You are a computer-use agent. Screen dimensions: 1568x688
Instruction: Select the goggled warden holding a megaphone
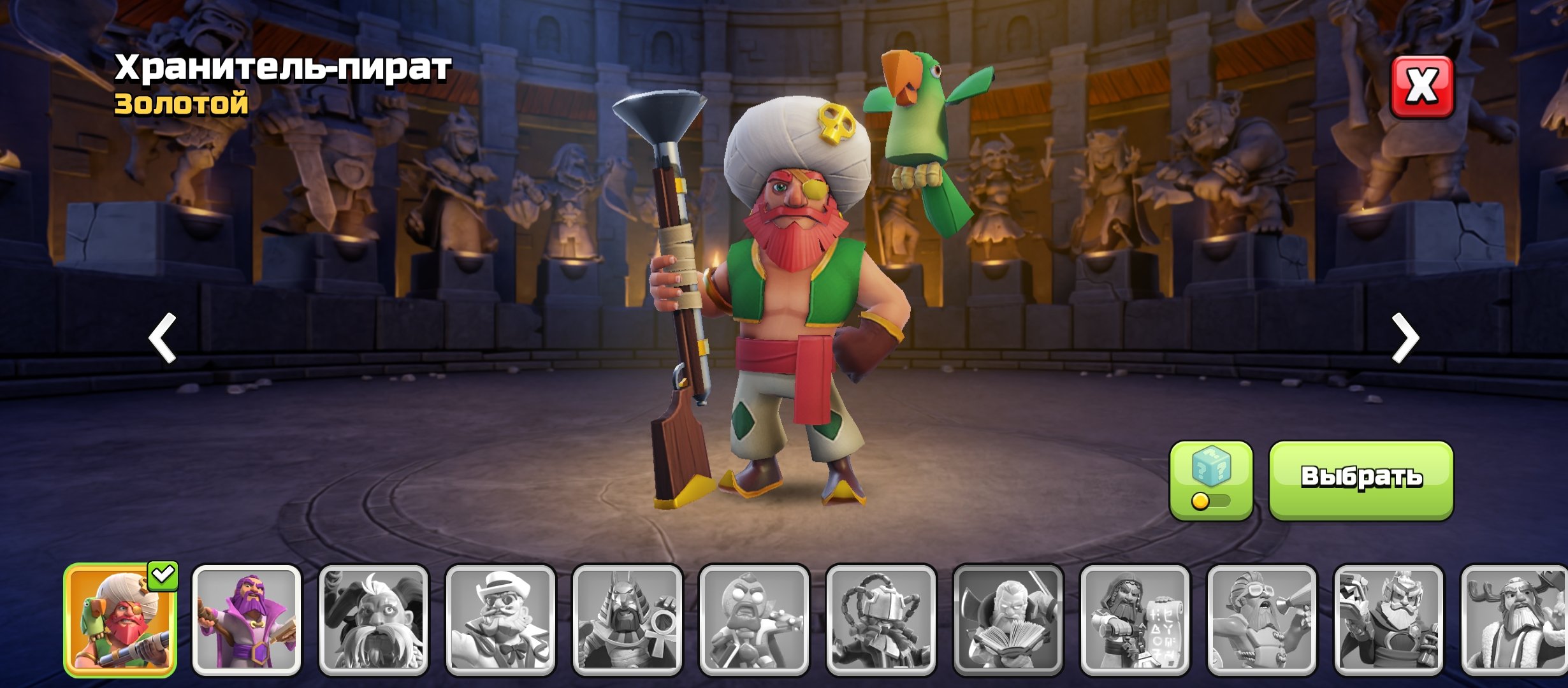tap(1261, 620)
